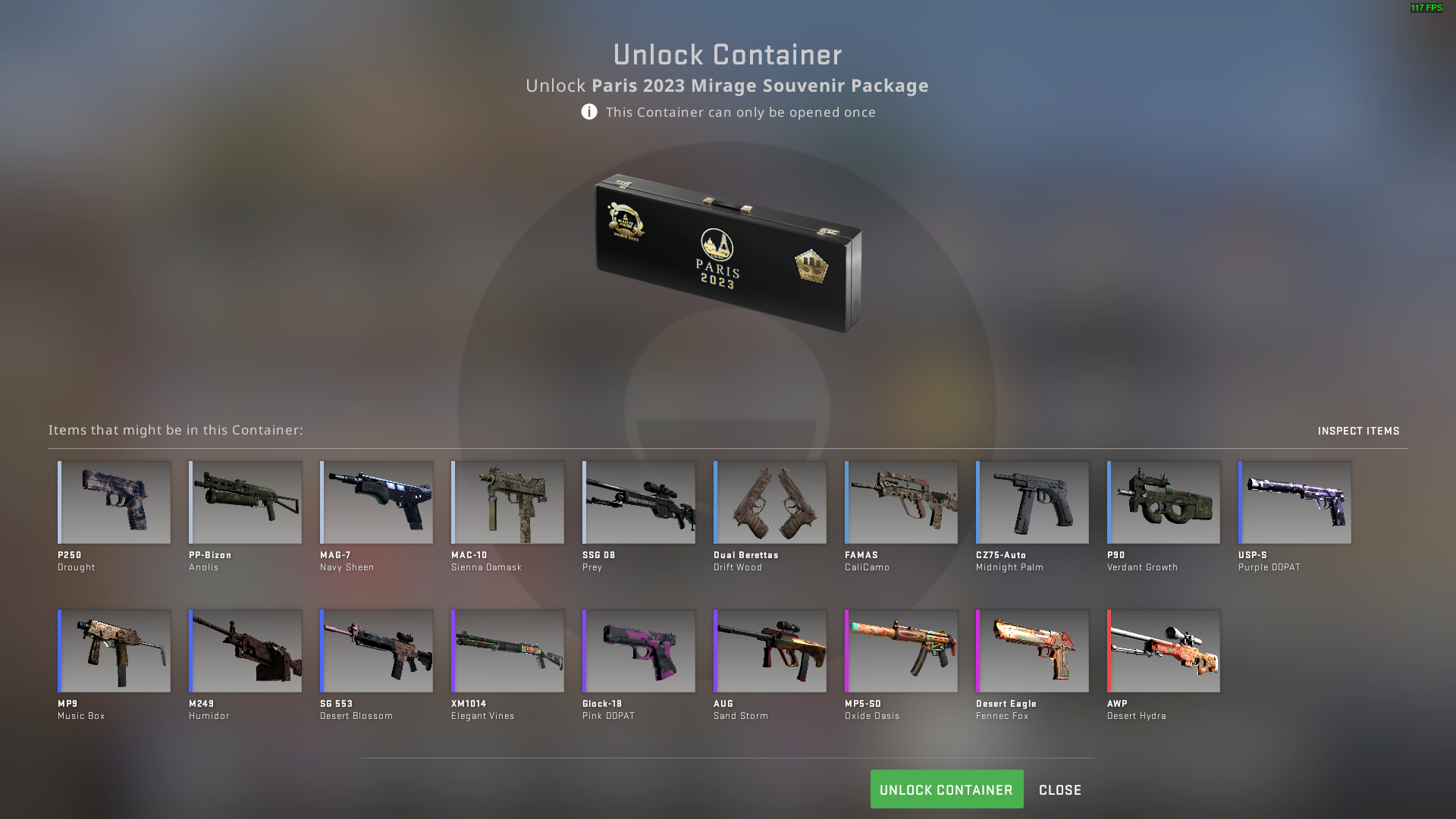Select the USP-S Purple DDPAT item

[x=1294, y=502]
